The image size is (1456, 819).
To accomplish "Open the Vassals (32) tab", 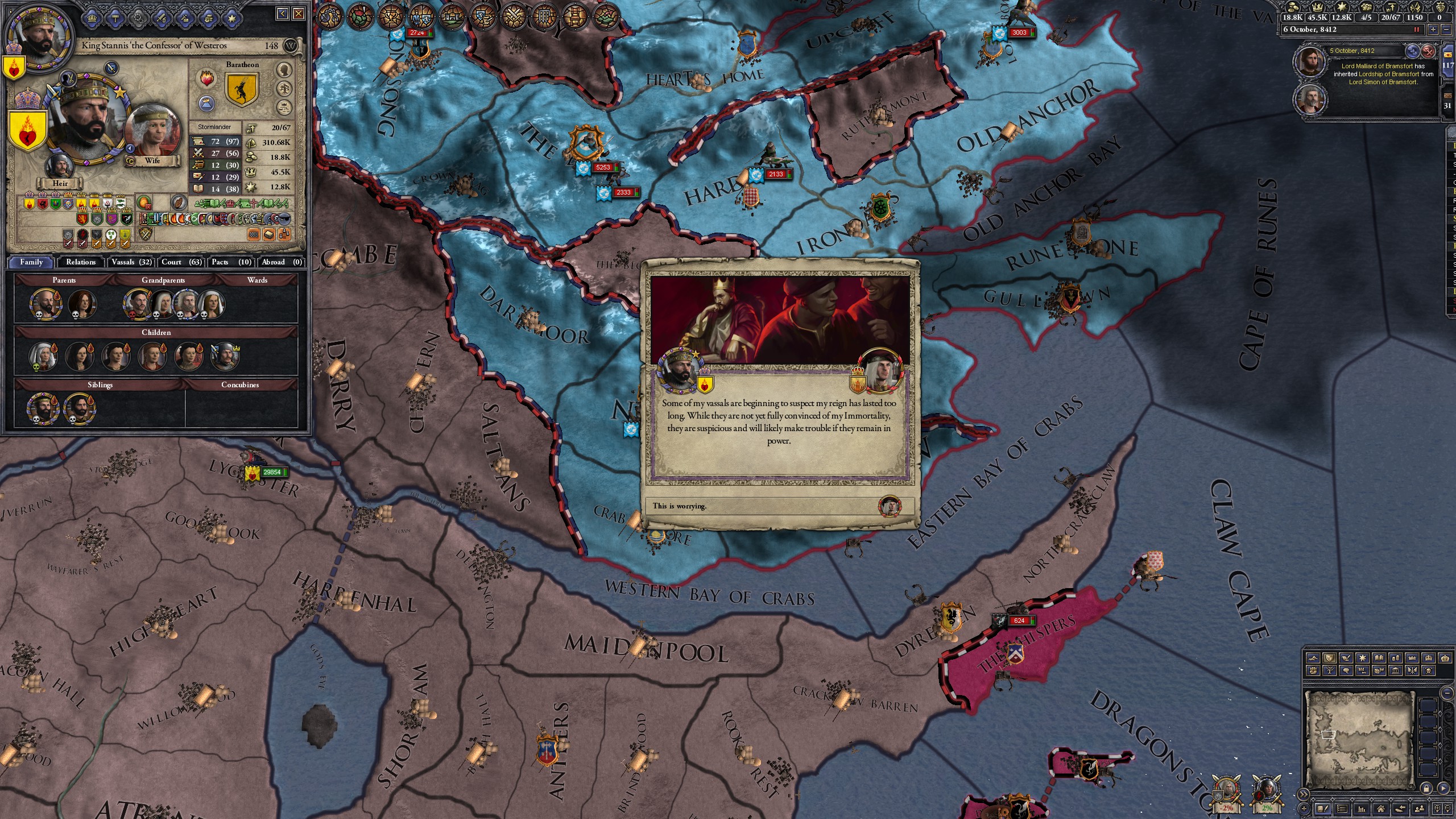I will pos(131,262).
